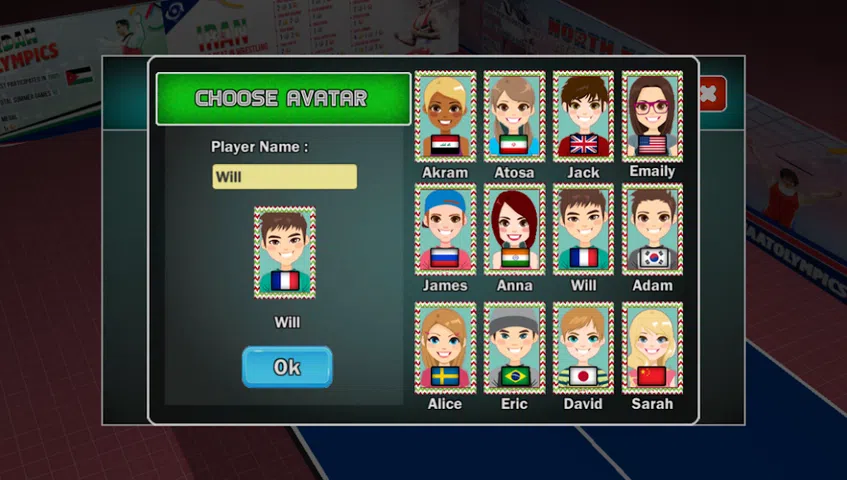
Task: Choose the Emaily avatar with glasses
Action: 652,116
